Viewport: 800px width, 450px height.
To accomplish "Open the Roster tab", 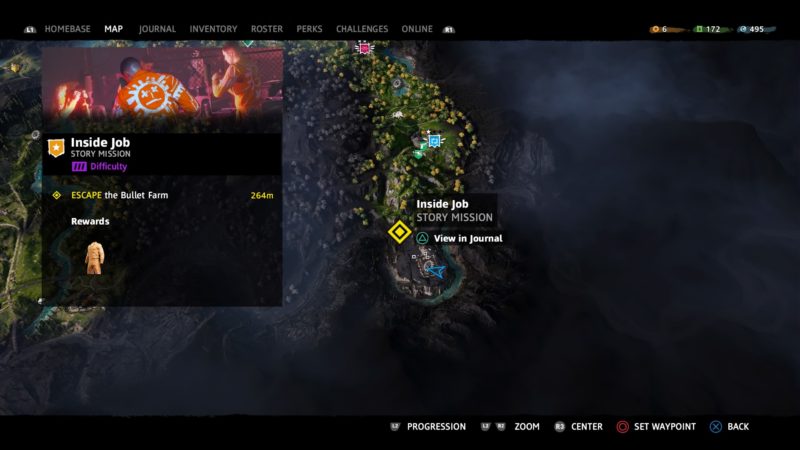I will 267,29.
